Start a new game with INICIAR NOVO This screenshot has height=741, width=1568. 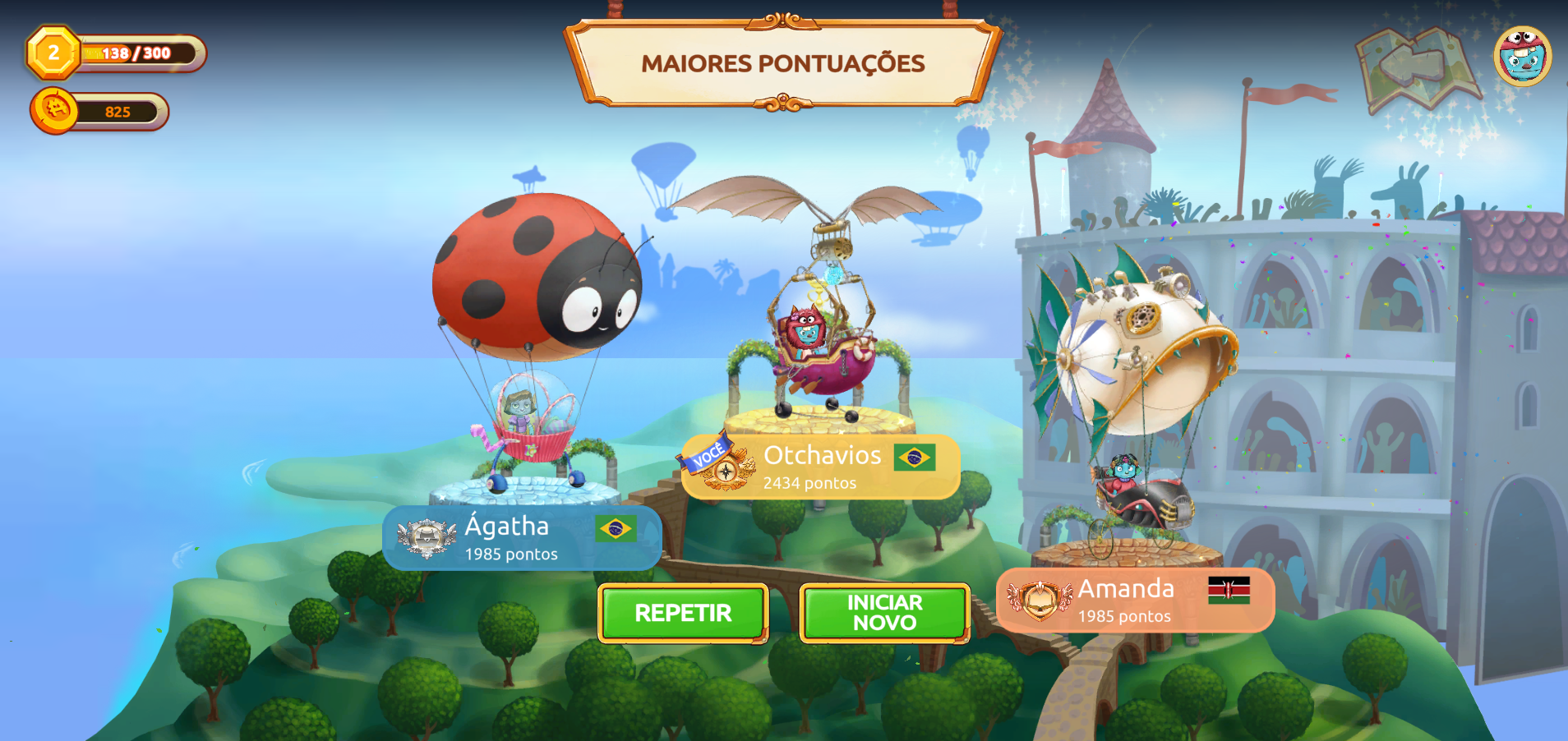pos(884,613)
